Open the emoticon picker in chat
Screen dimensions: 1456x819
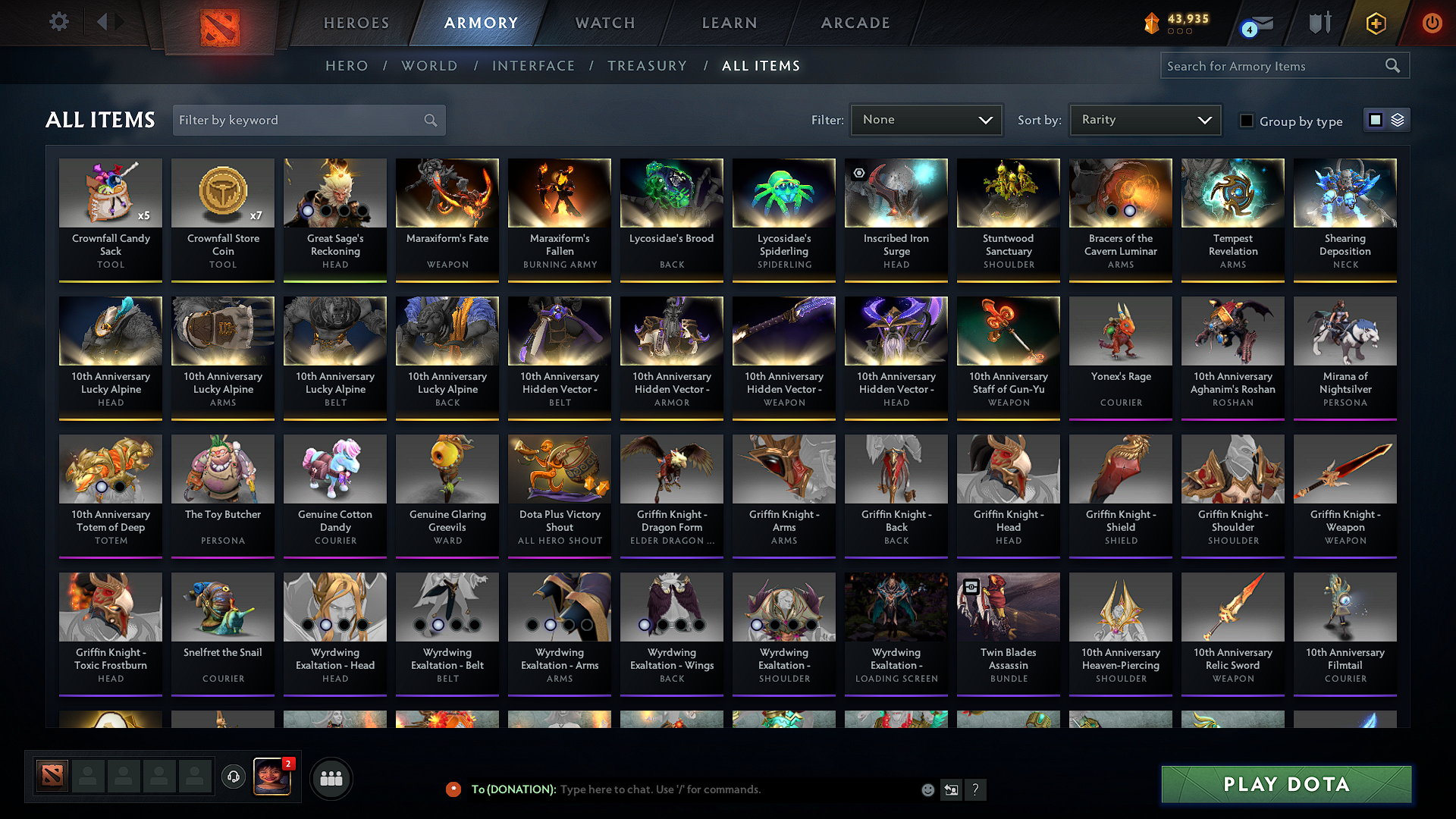(x=927, y=789)
